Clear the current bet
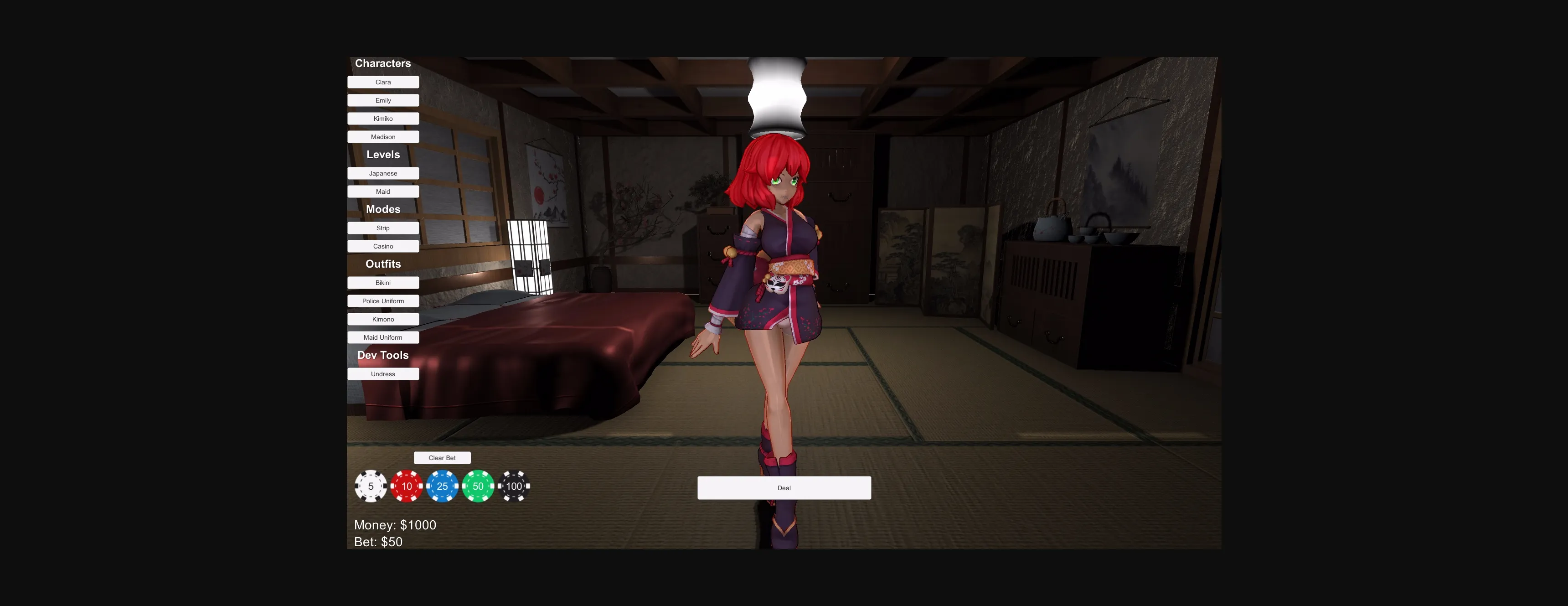This screenshot has height=606, width=1568. click(x=443, y=457)
